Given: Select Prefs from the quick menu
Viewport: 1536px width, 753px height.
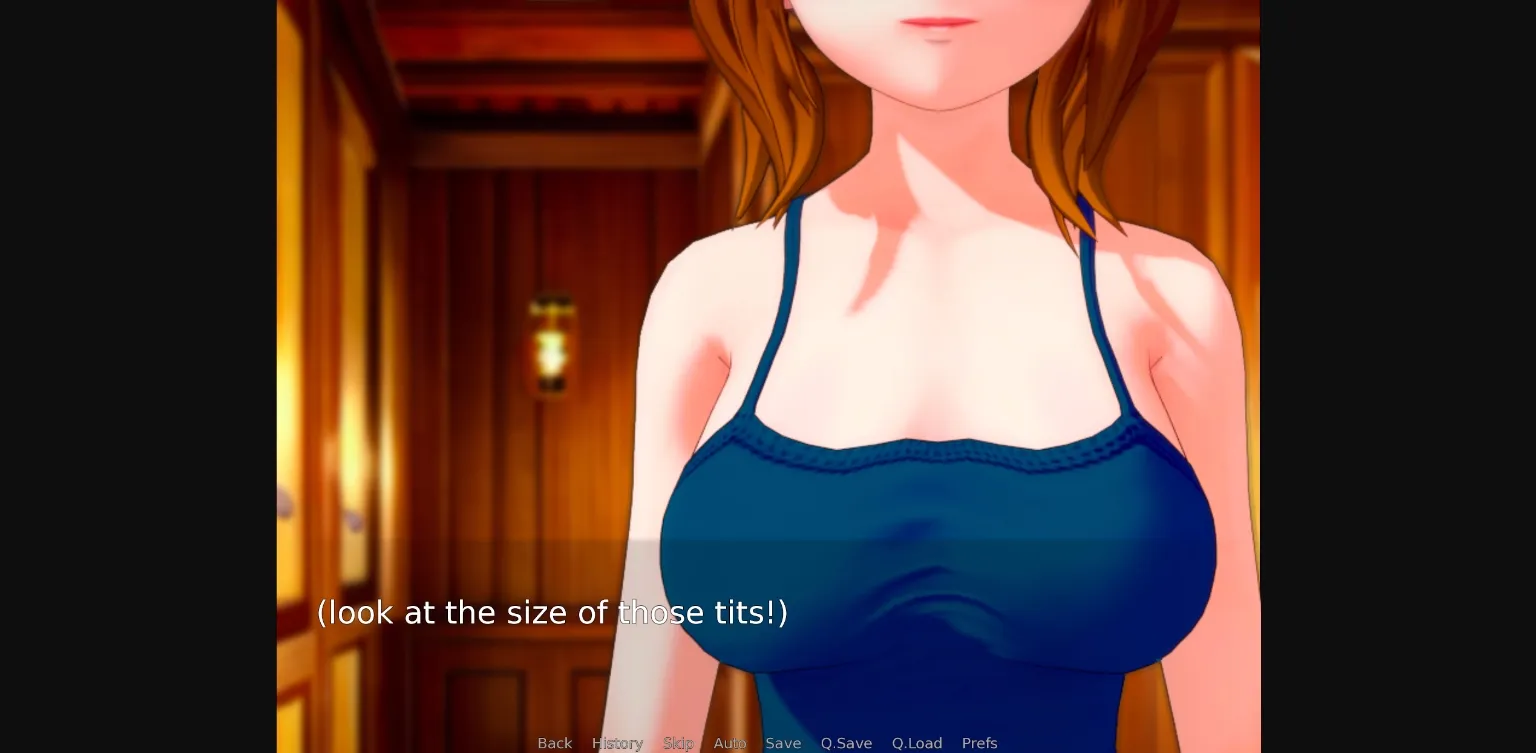Looking at the screenshot, I should (979, 743).
